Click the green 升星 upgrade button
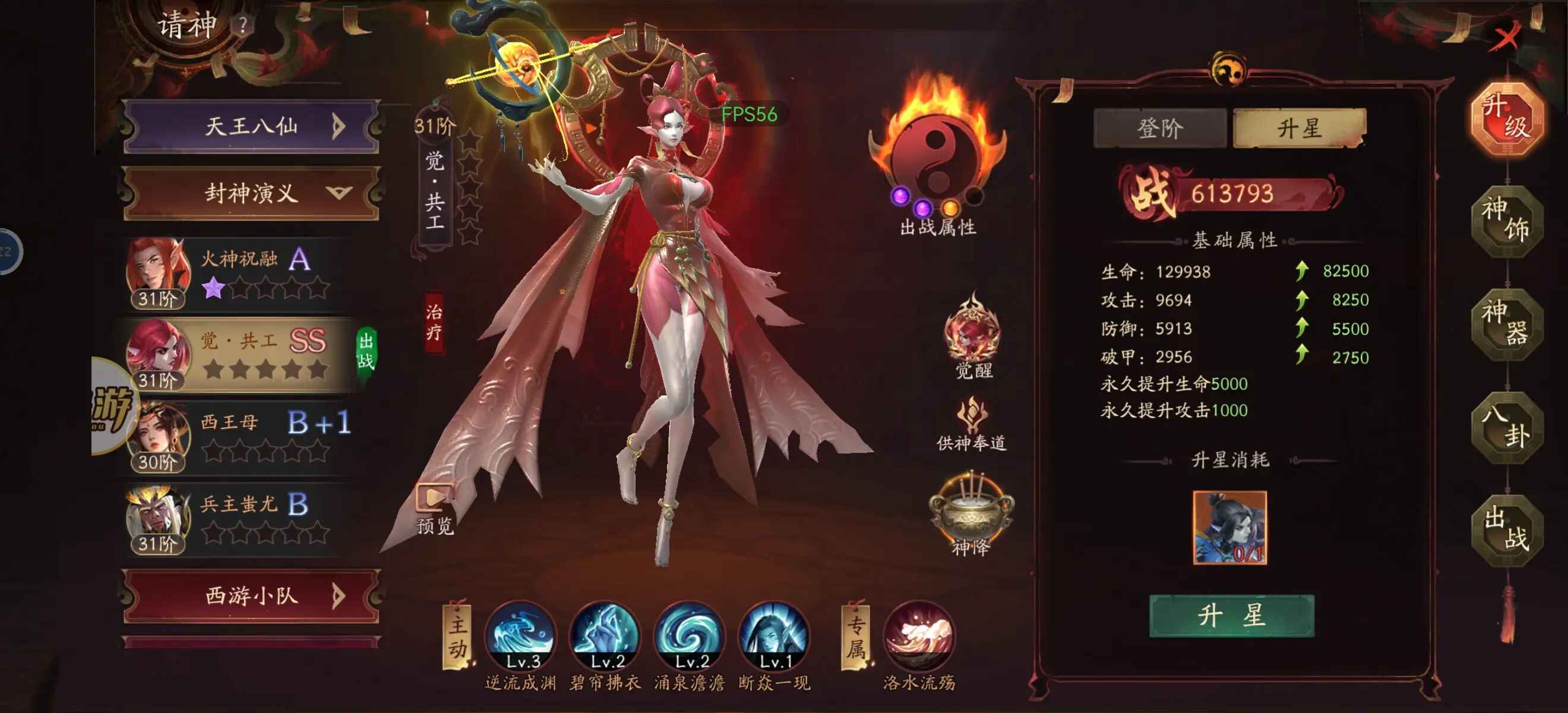Image resolution: width=1568 pixels, height=713 pixels. point(1231,616)
